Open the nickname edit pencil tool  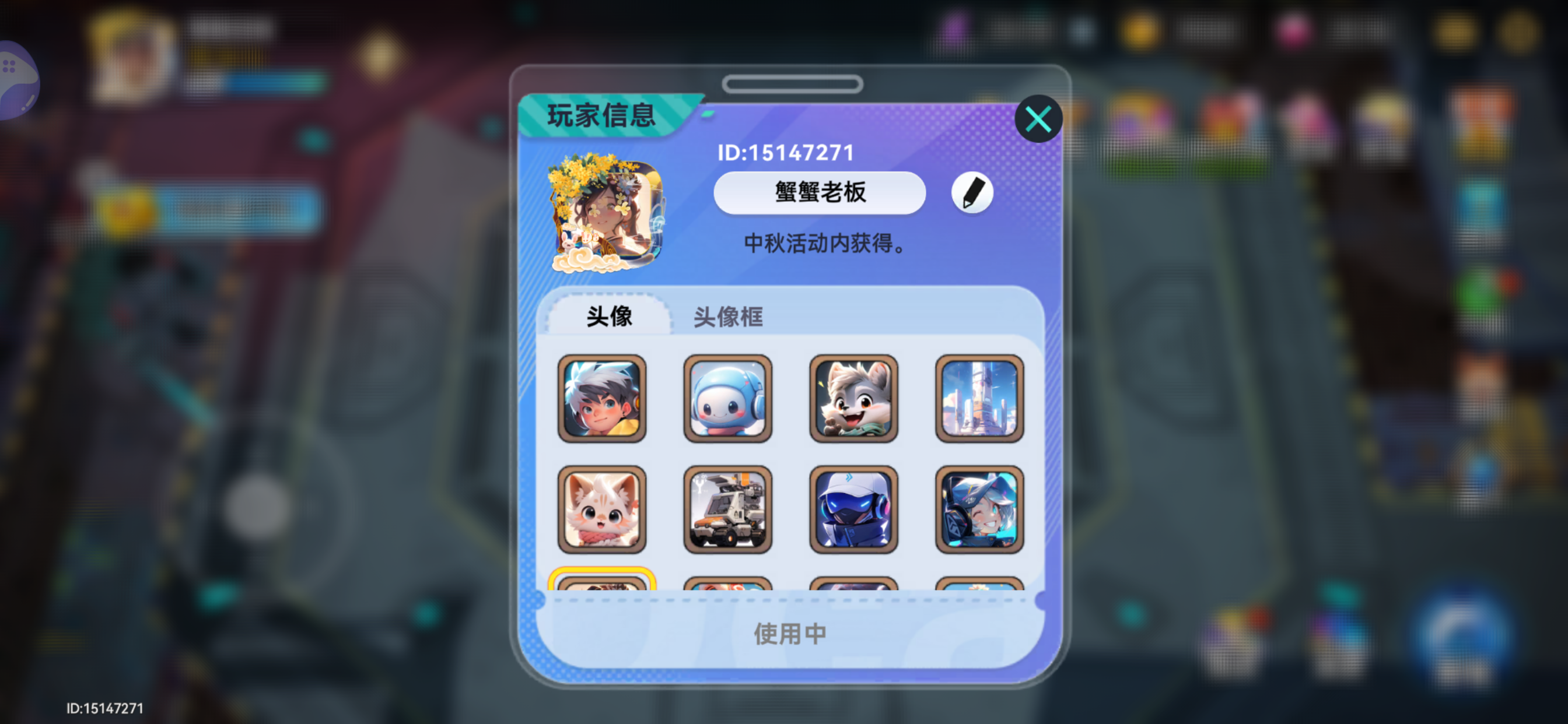tap(971, 192)
